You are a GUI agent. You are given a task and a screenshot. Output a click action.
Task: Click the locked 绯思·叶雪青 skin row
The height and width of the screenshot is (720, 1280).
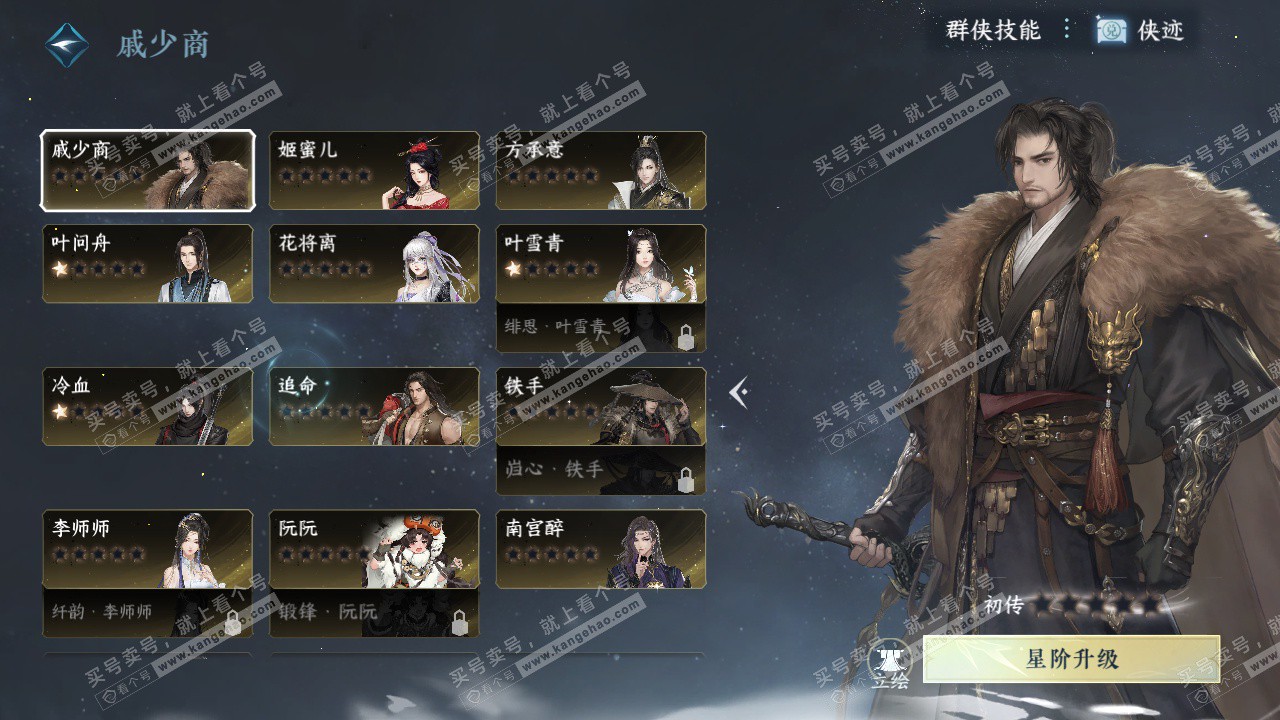pos(601,328)
